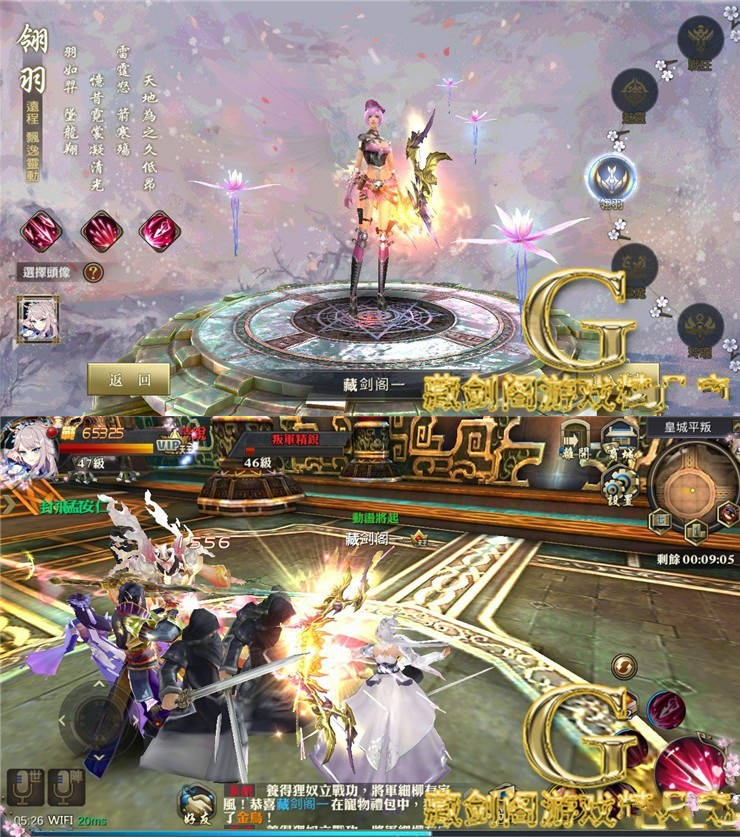Pick the bottommost class emblem
Viewport: 740px width, 837px height.
pyautogui.click(x=700, y=328)
